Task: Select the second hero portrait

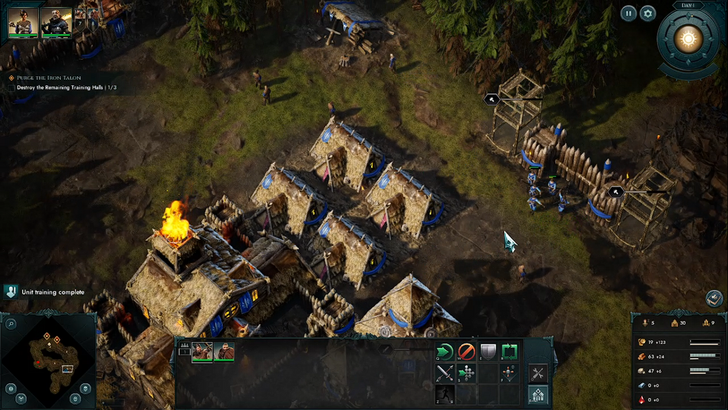Action: pyautogui.click(x=56, y=21)
